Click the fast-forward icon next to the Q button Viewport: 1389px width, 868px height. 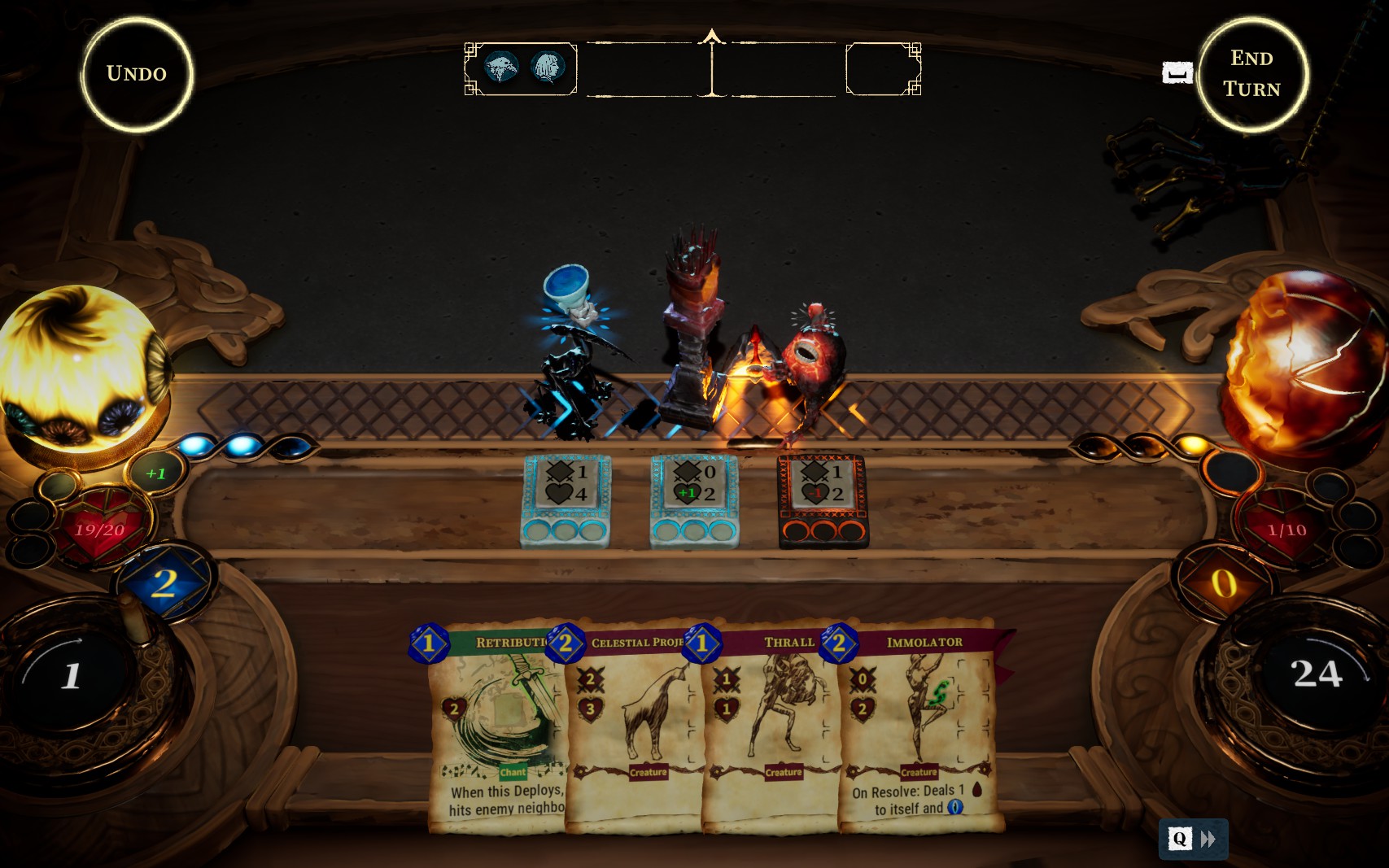1210,839
